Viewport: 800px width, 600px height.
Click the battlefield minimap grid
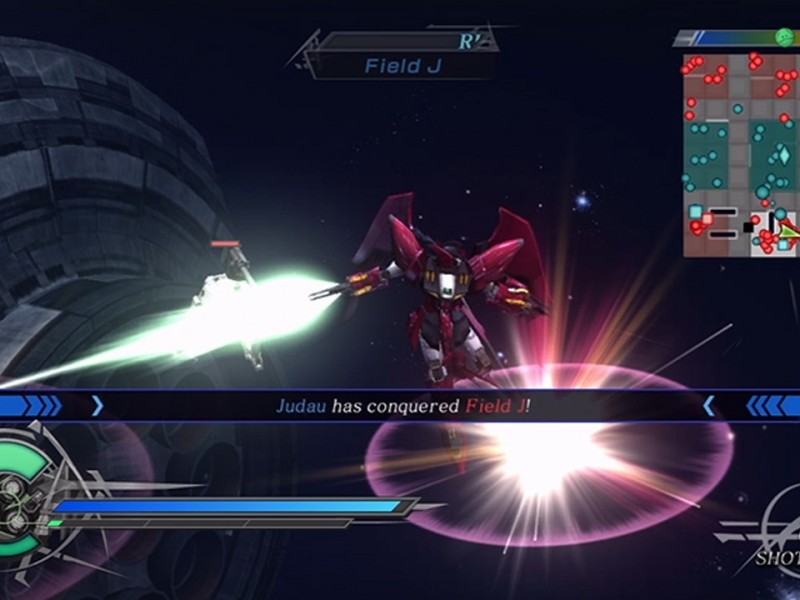pyautogui.click(x=741, y=155)
